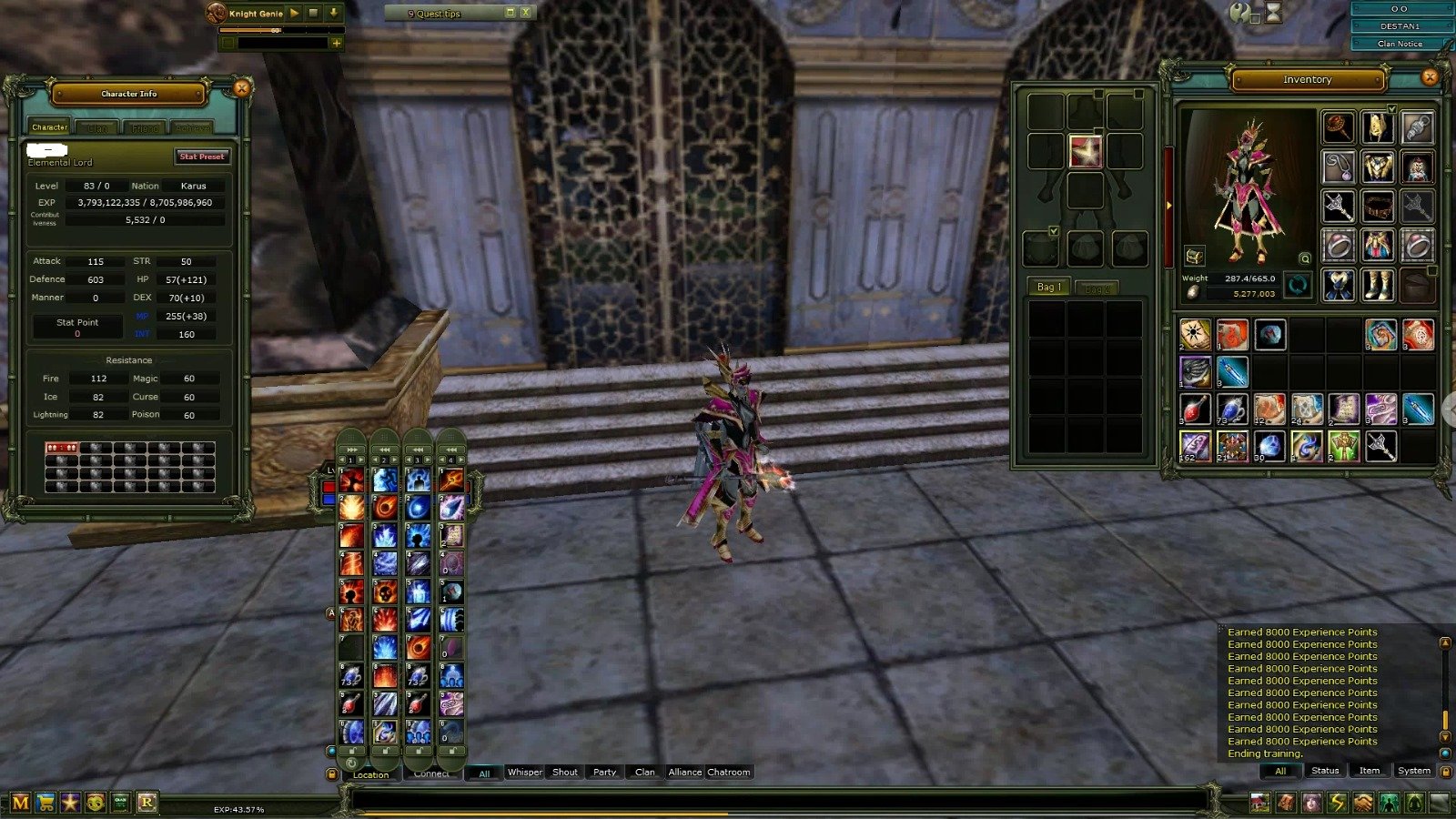Open the Clan icon in the bottom-left toolbar
Viewport: 1456px width, 819px height.
120,802
